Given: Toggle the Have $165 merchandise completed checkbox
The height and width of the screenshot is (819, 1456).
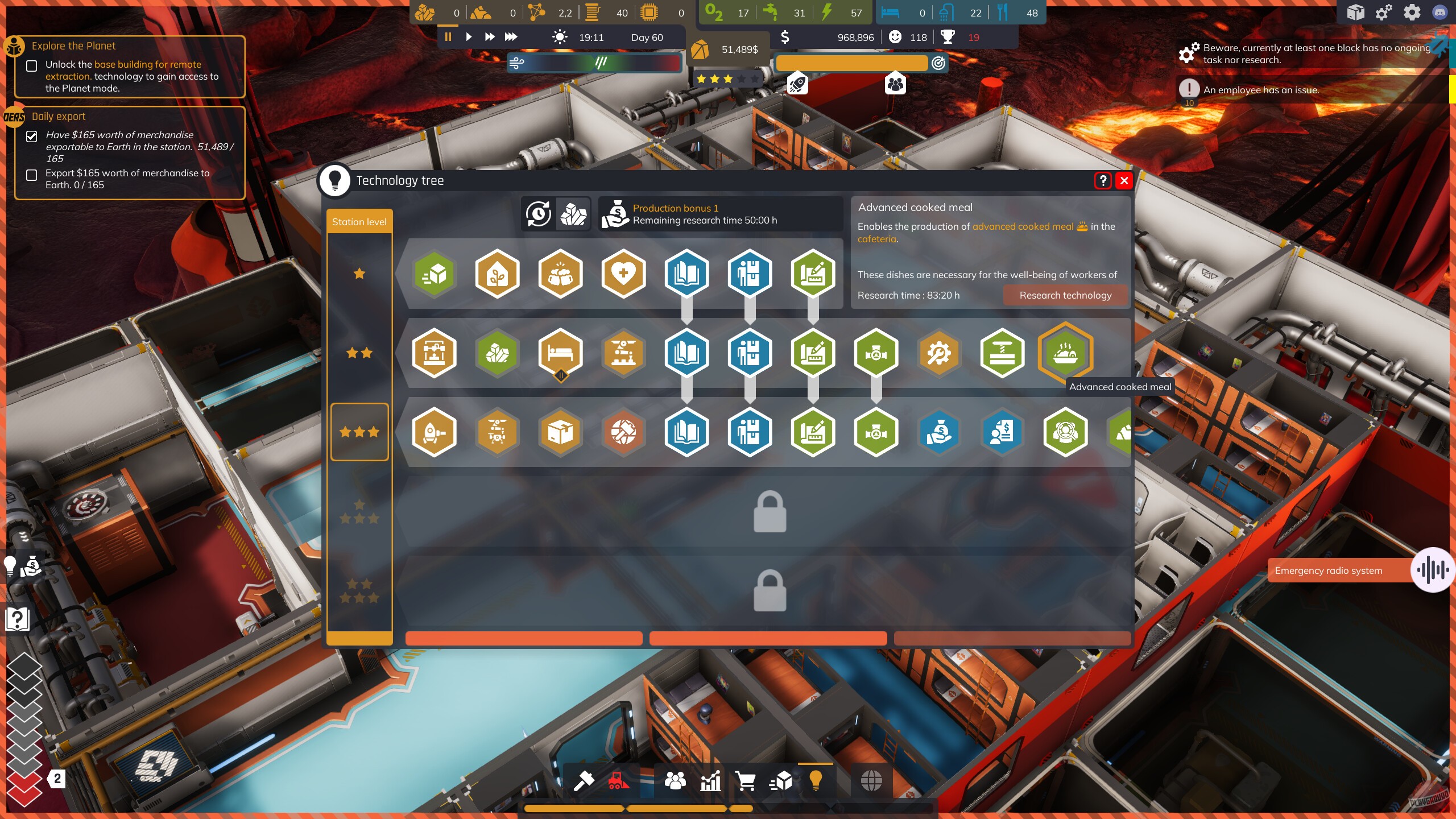Looking at the screenshot, I should click(x=32, y=136).
